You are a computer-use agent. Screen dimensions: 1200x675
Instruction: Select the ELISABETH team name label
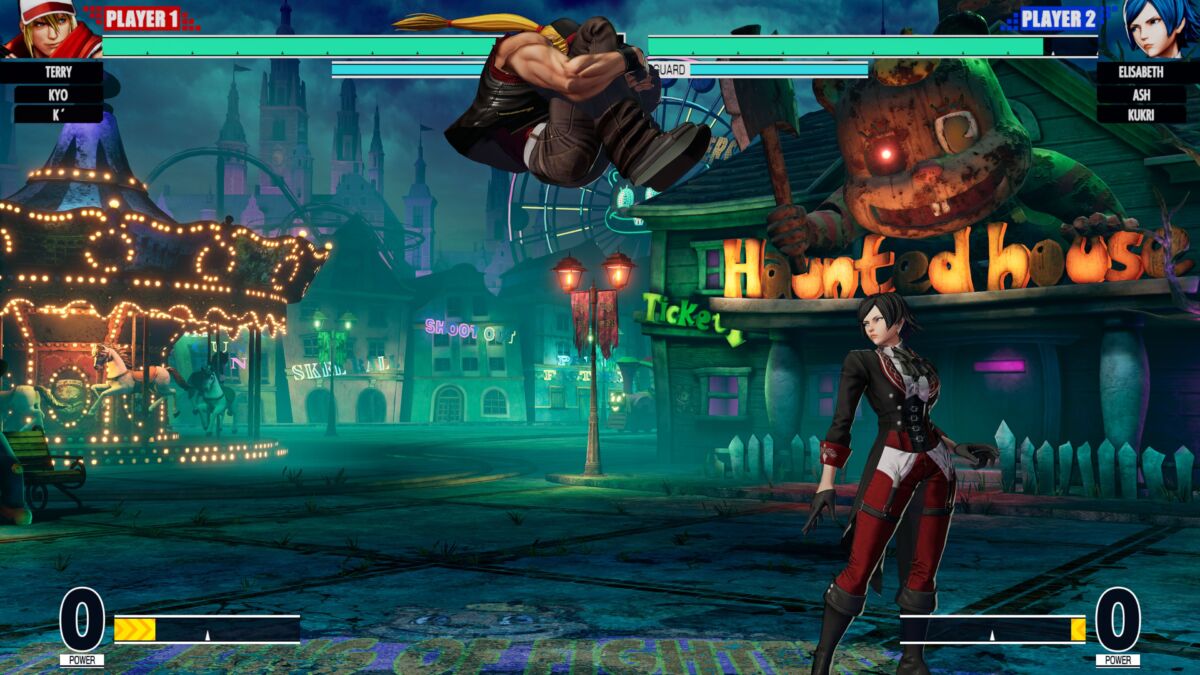tap(1141, 73)
